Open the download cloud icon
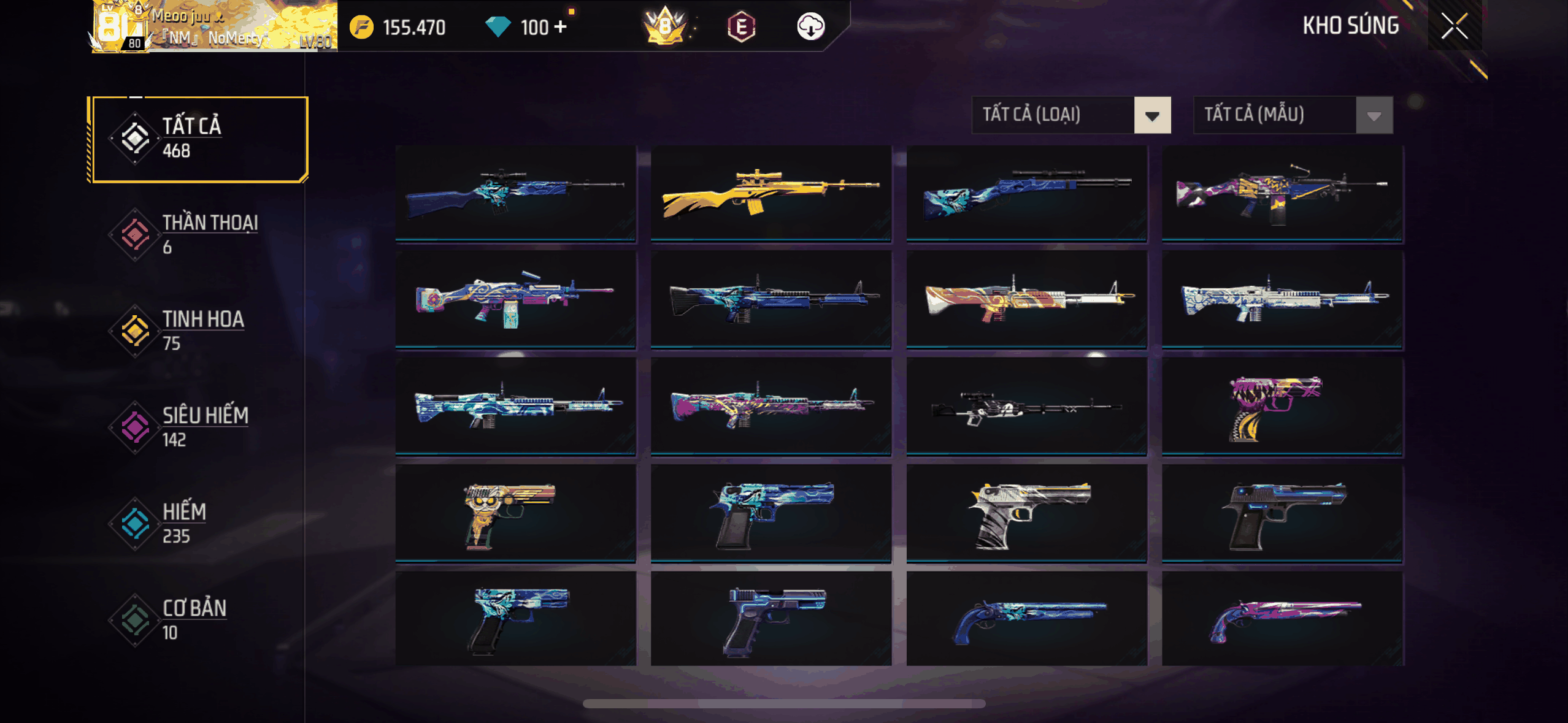The image size is (1568, 723). point(810,27)
